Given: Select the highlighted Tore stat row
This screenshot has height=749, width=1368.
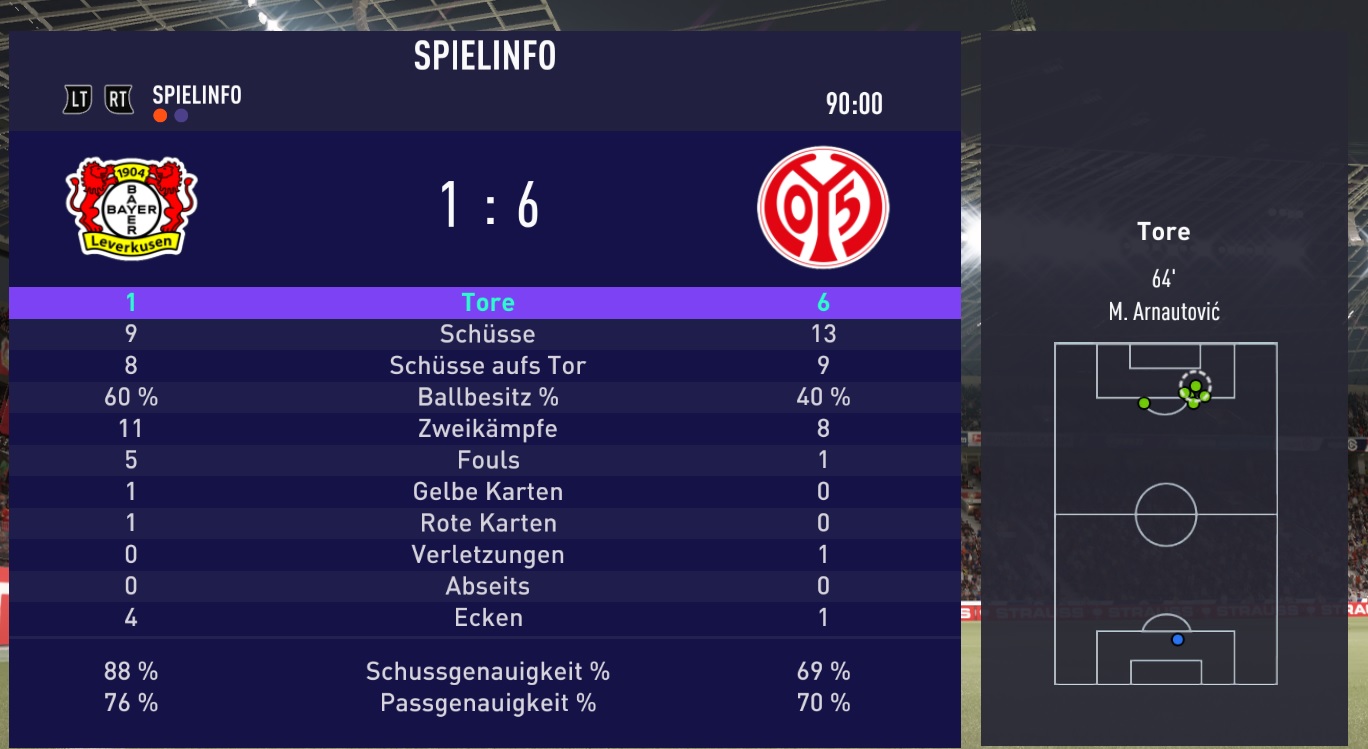Looking at the screenshot, I should pyautogui.click(x=488, y=302).
